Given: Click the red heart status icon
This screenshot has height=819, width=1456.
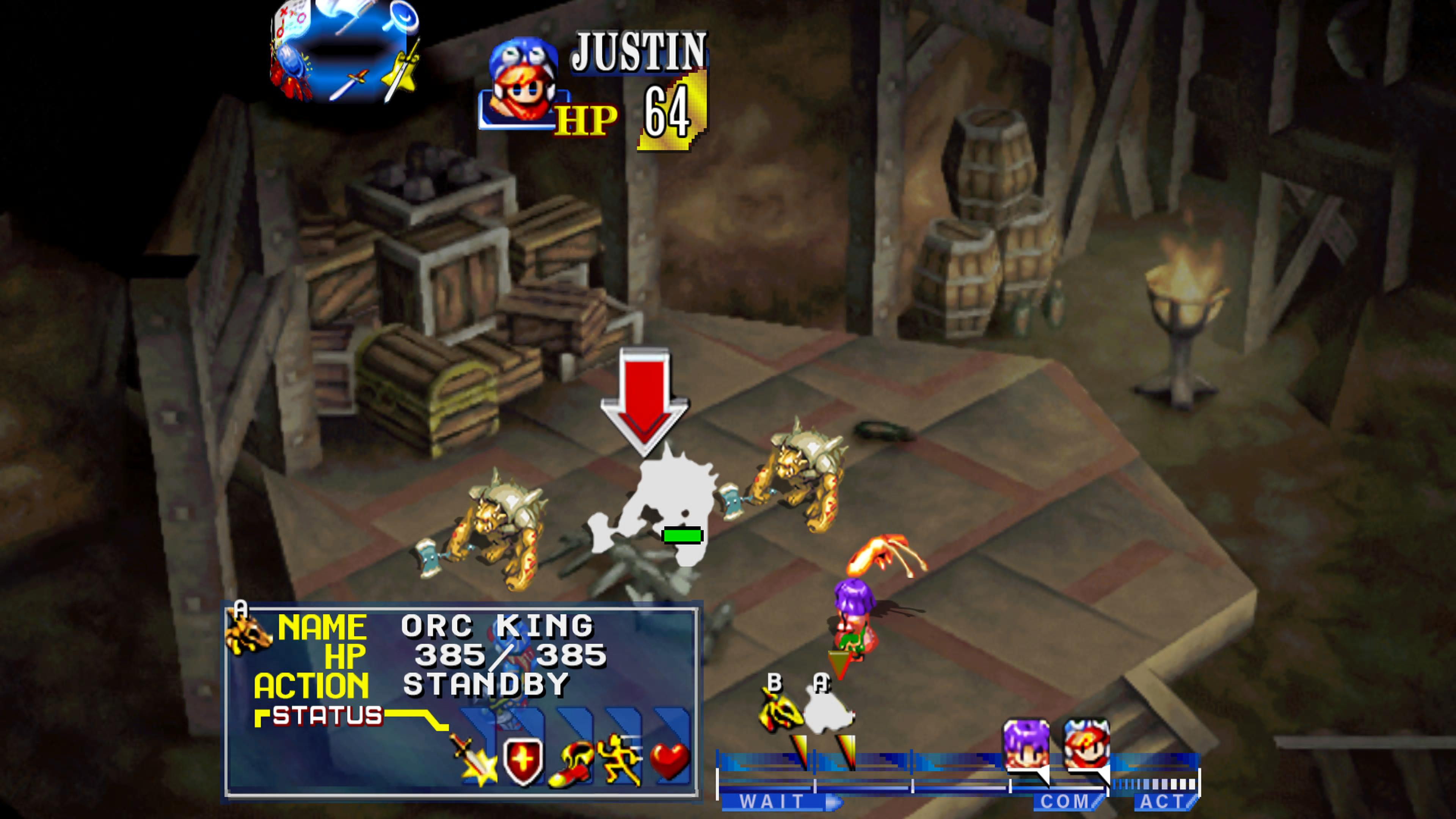Looking at the screenshot, I should coord(669,760).
